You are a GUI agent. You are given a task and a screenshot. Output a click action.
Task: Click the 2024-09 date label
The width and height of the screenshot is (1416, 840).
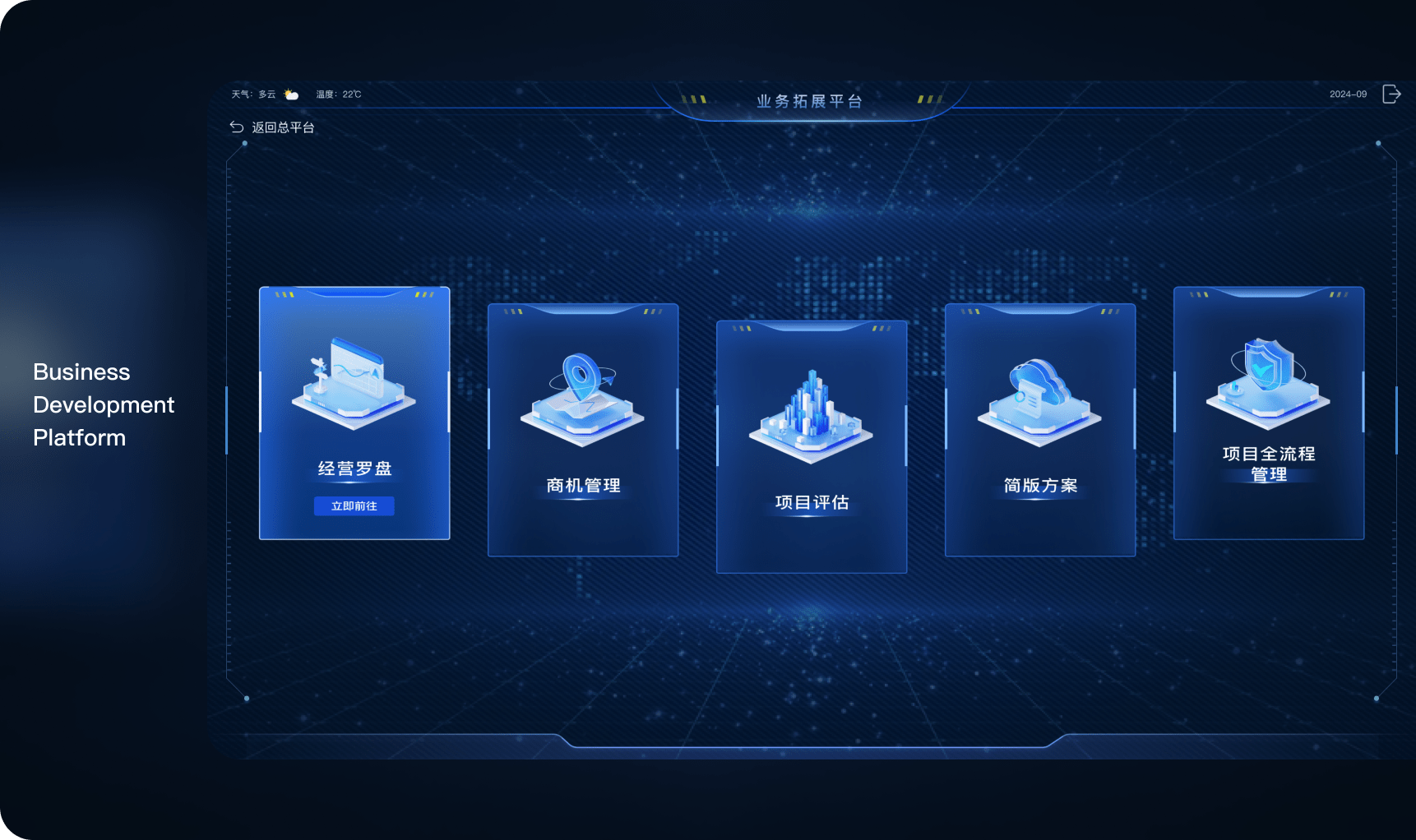pyautogui.click(x=1349, y=94)
